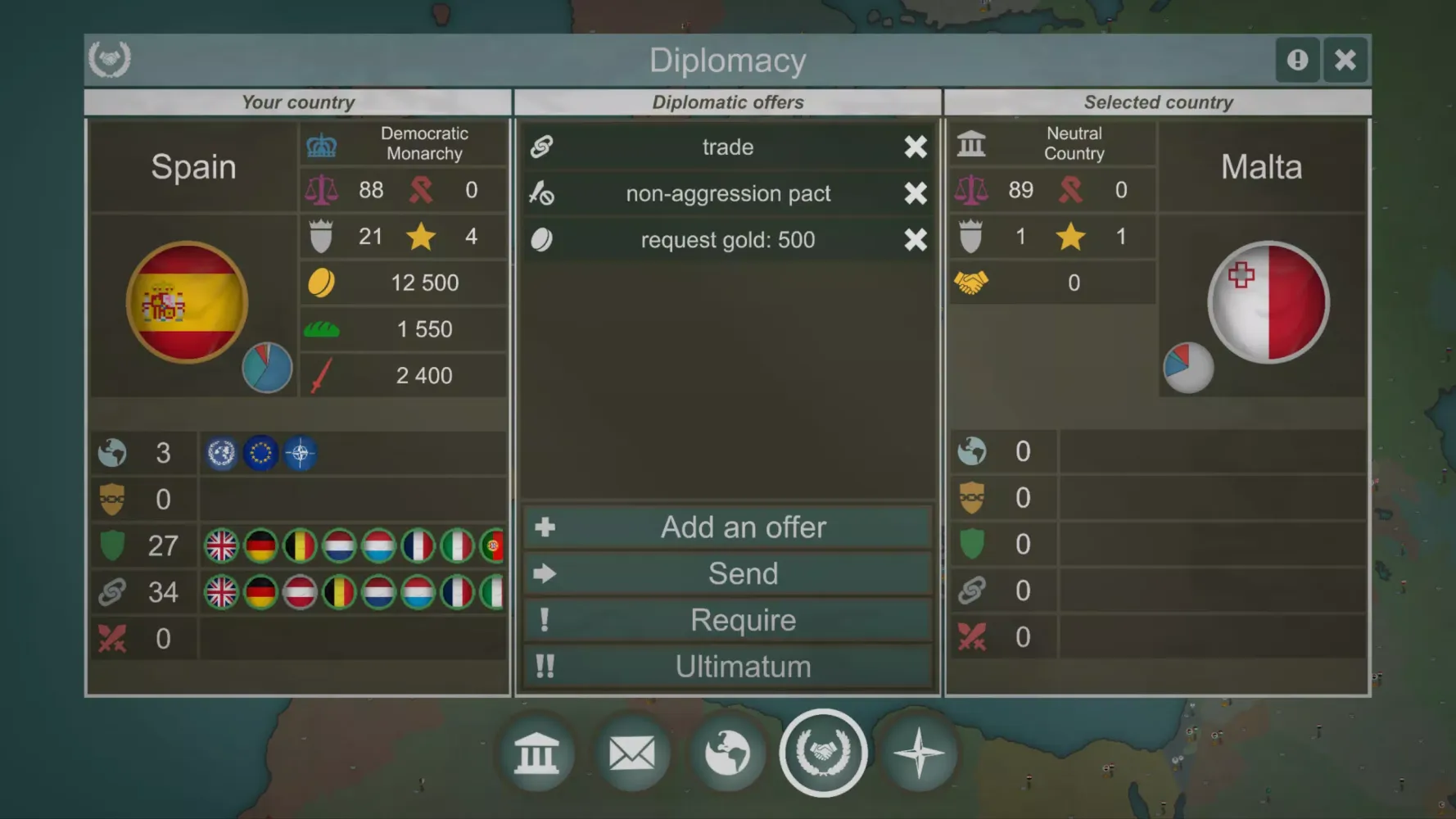The height and width of the screenshot is (819, 1456).
Task: Open the compass navigation icon
Action: (919, 753)
